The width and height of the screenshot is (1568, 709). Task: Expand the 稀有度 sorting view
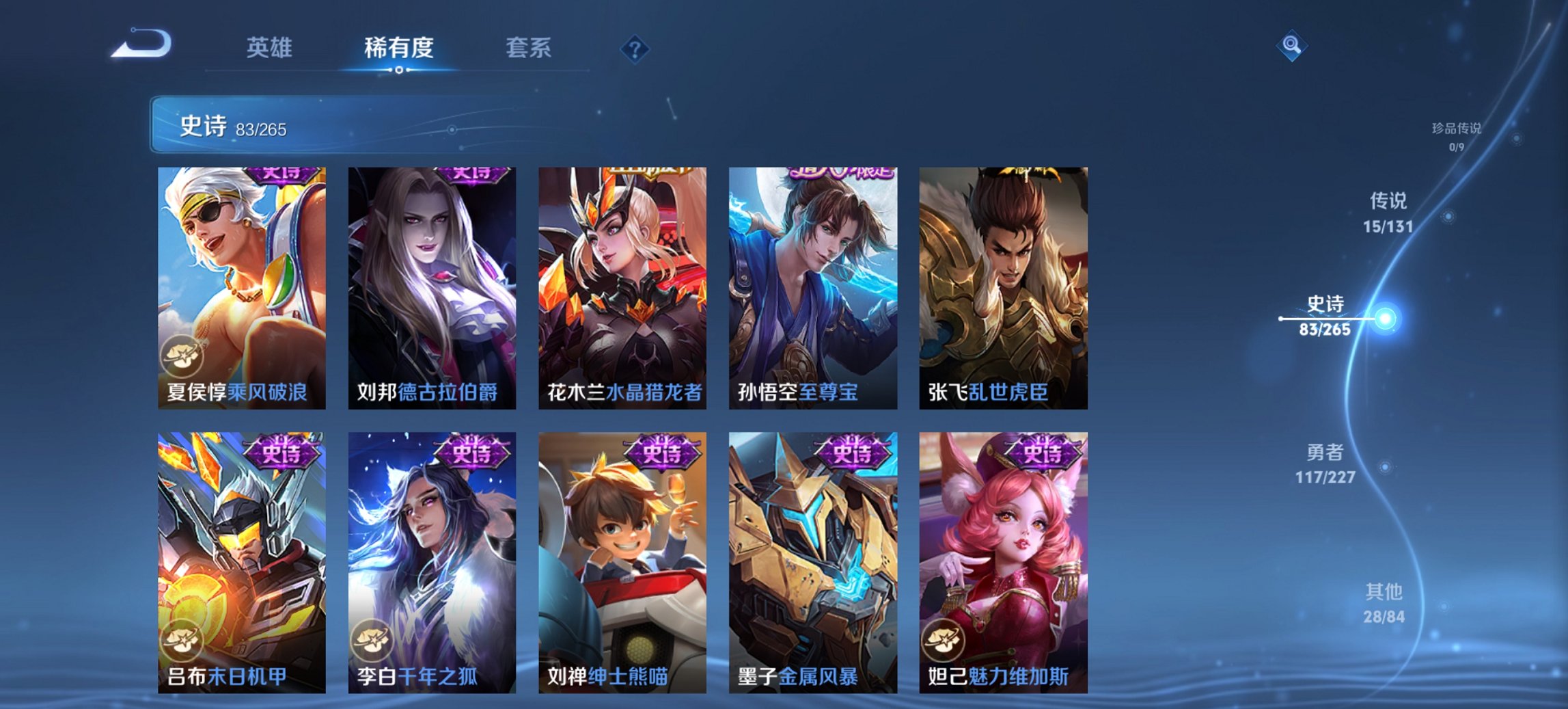pyautogui.click(x=400, y=48)
